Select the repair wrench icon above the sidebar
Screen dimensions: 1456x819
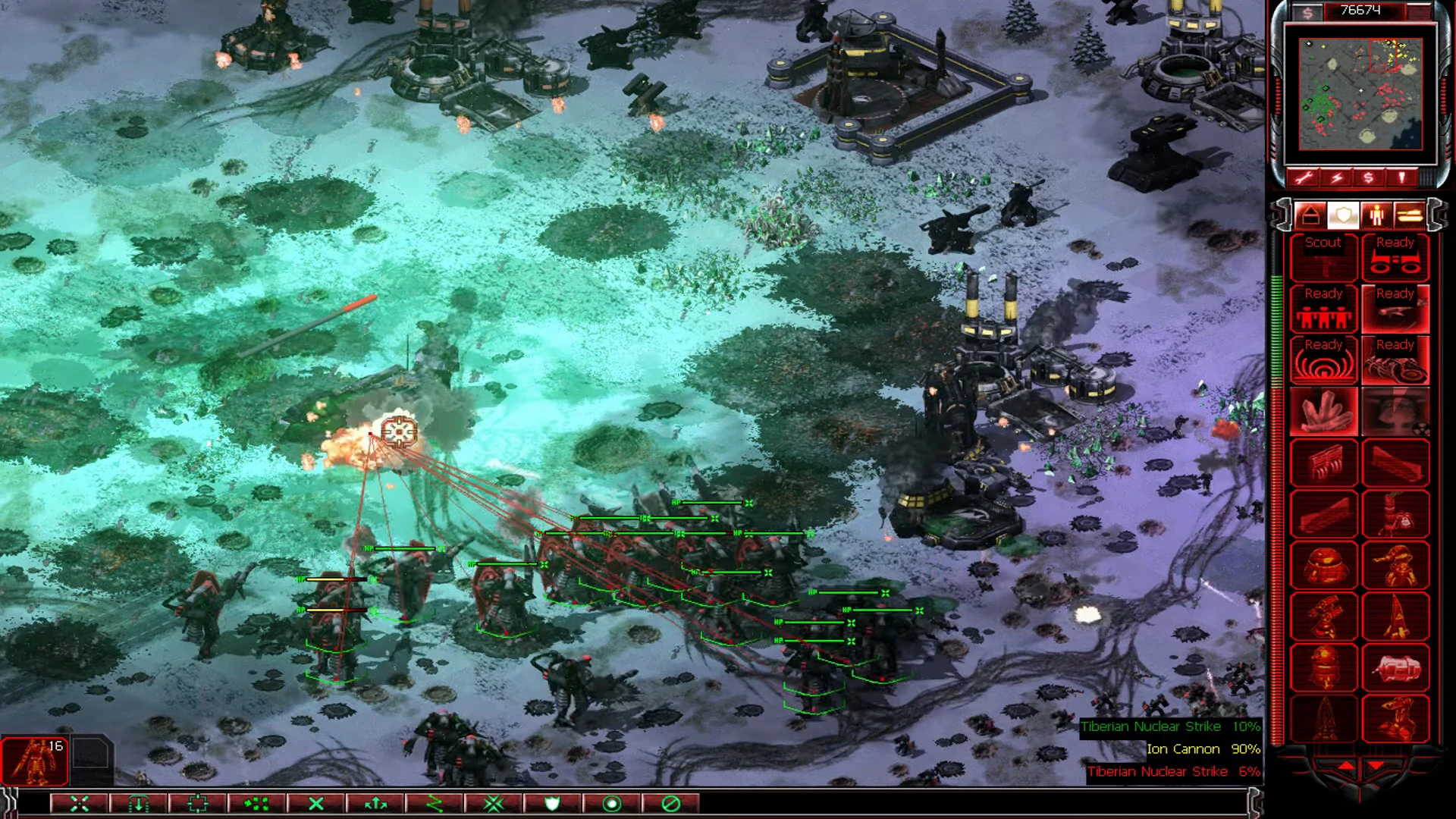(x=1304, y=176)
